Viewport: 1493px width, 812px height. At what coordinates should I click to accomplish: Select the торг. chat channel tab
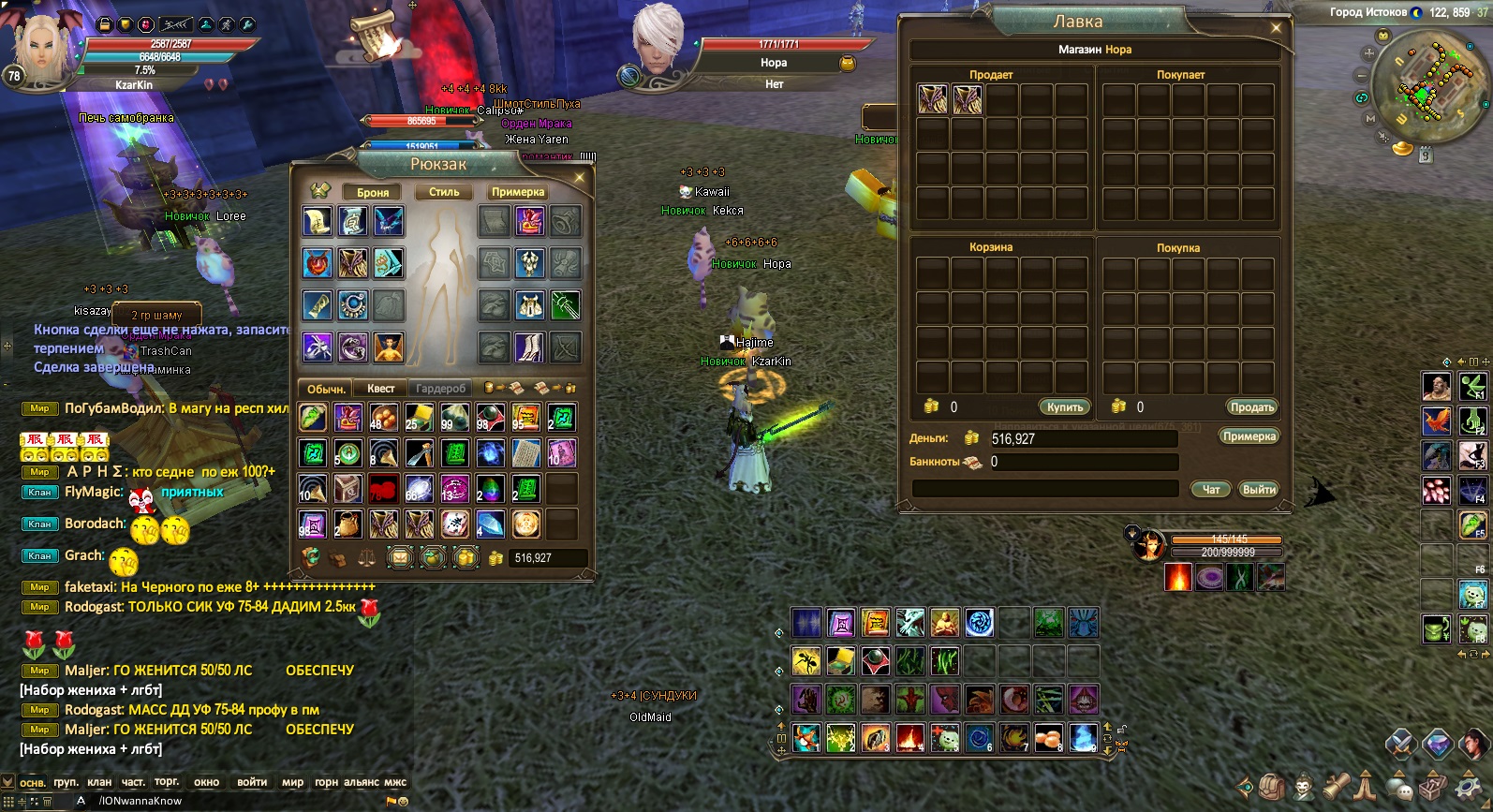(167, 782)
